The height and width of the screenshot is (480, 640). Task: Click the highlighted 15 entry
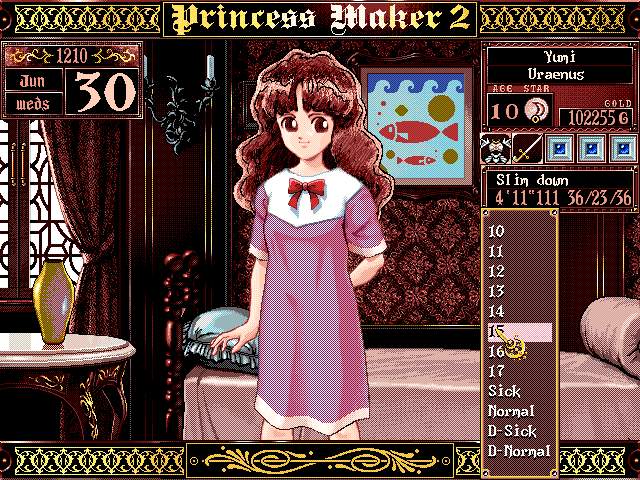[518, 331]
